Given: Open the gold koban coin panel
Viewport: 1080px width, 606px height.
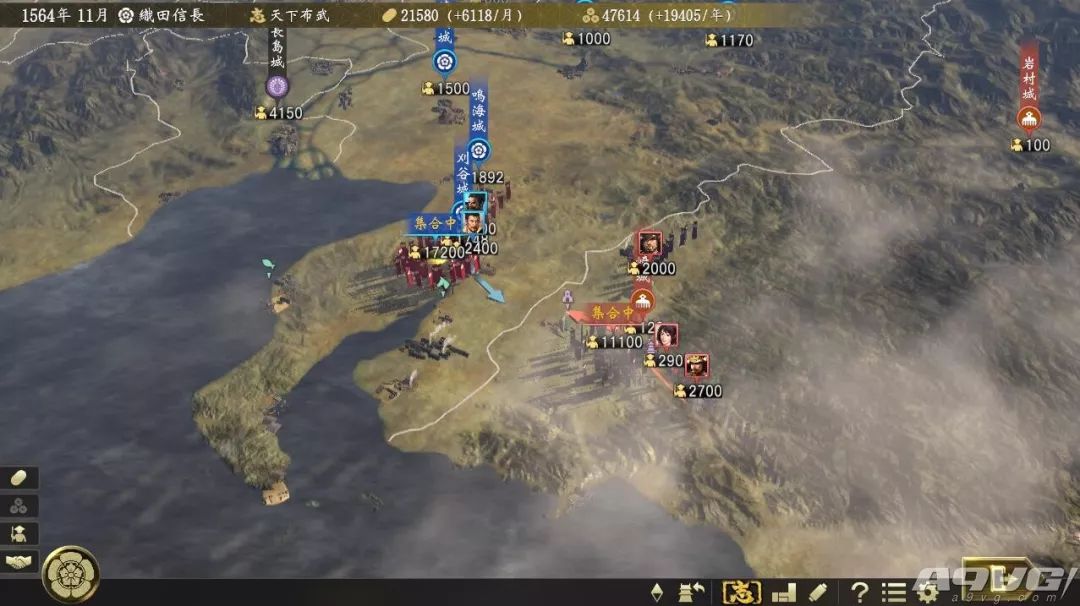Looking at the screenshot, I should (20, 478).
